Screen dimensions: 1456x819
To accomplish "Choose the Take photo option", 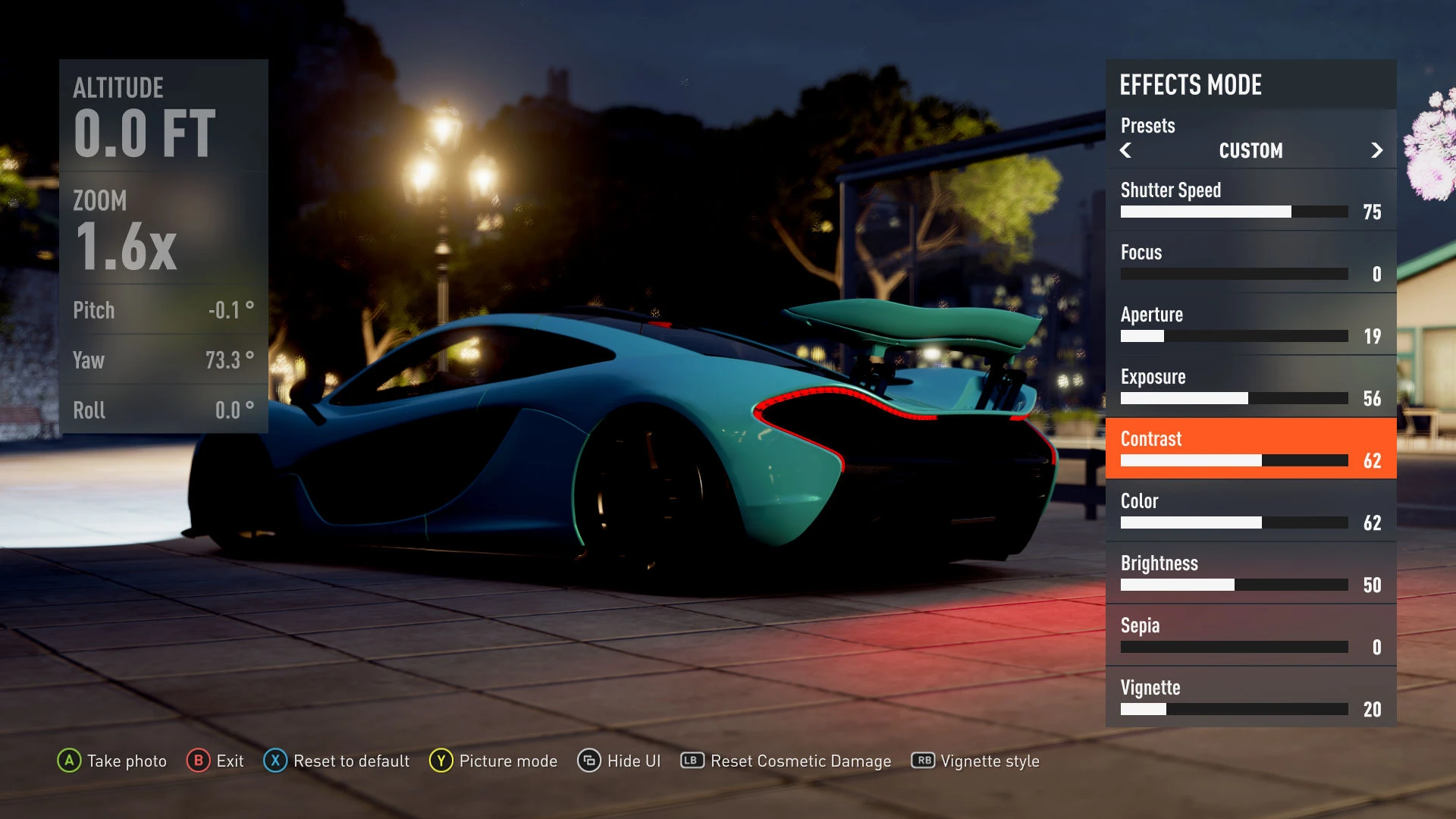I will pyautogui.click(x=112, y=761).
